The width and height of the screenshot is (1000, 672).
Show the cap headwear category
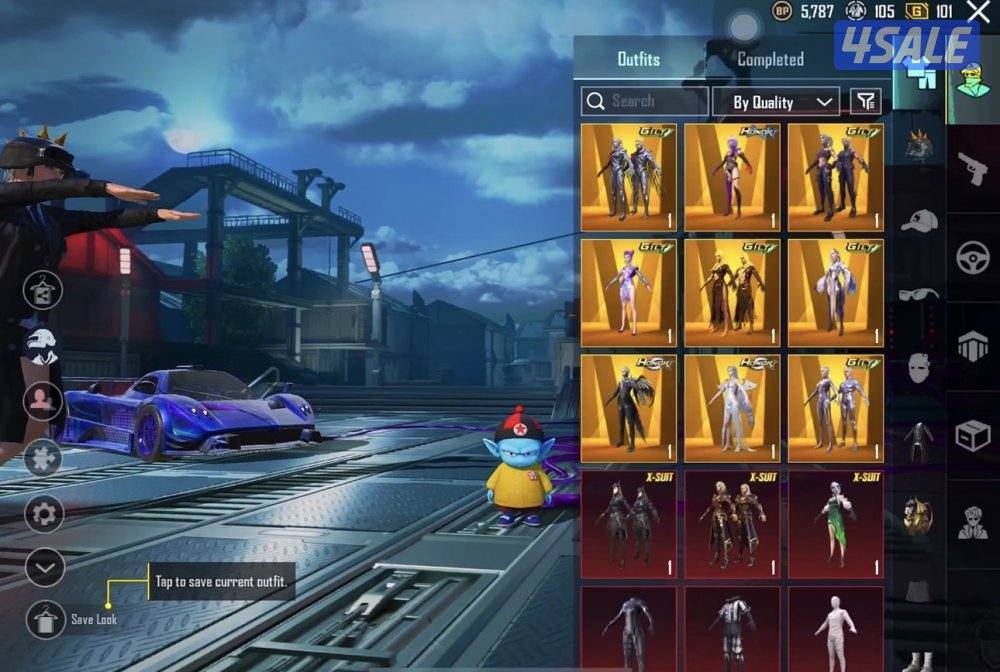coord(918,221)
